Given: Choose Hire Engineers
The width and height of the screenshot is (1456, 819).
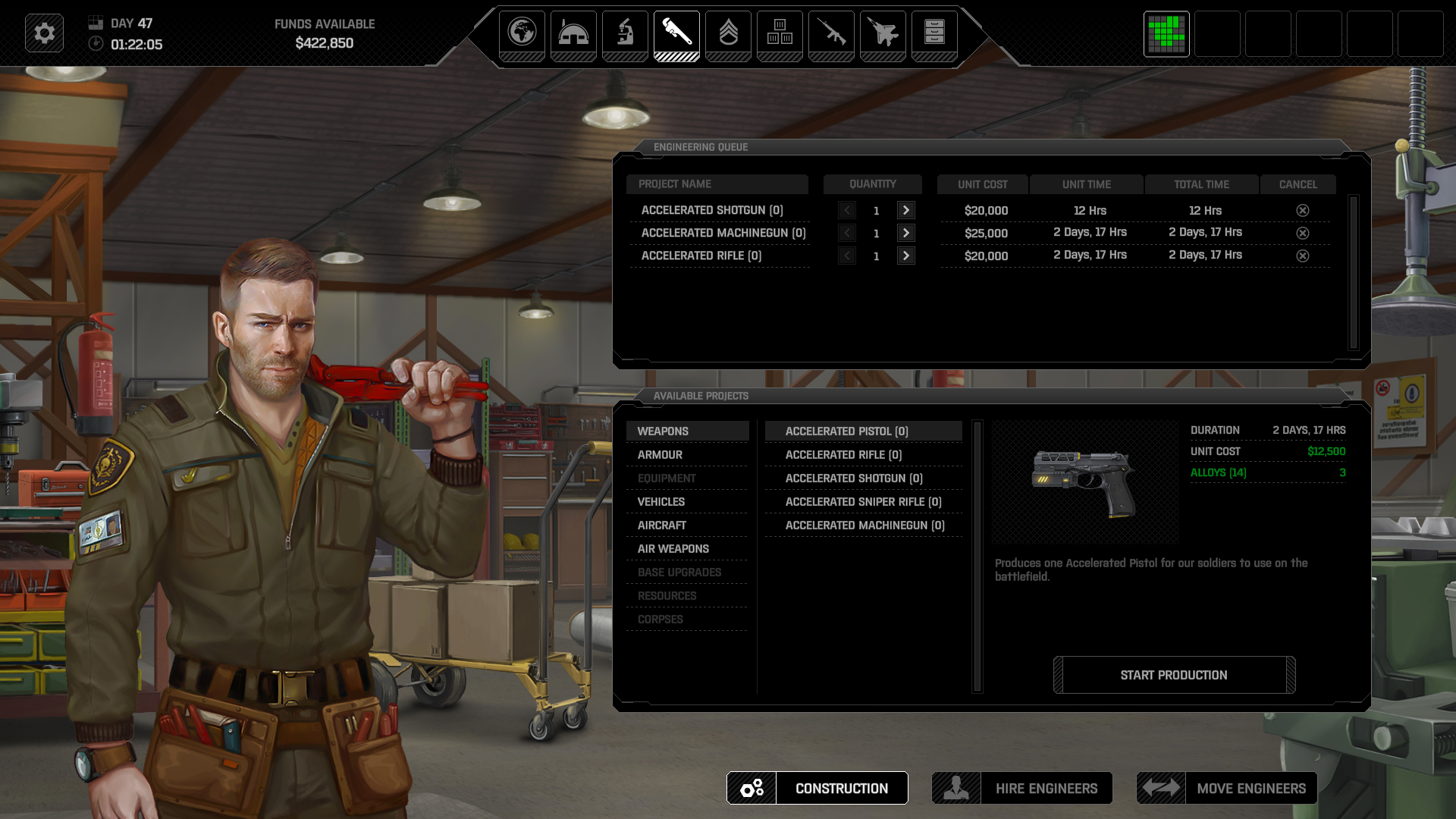Looking at the screenshot, I should [1022, 789].
